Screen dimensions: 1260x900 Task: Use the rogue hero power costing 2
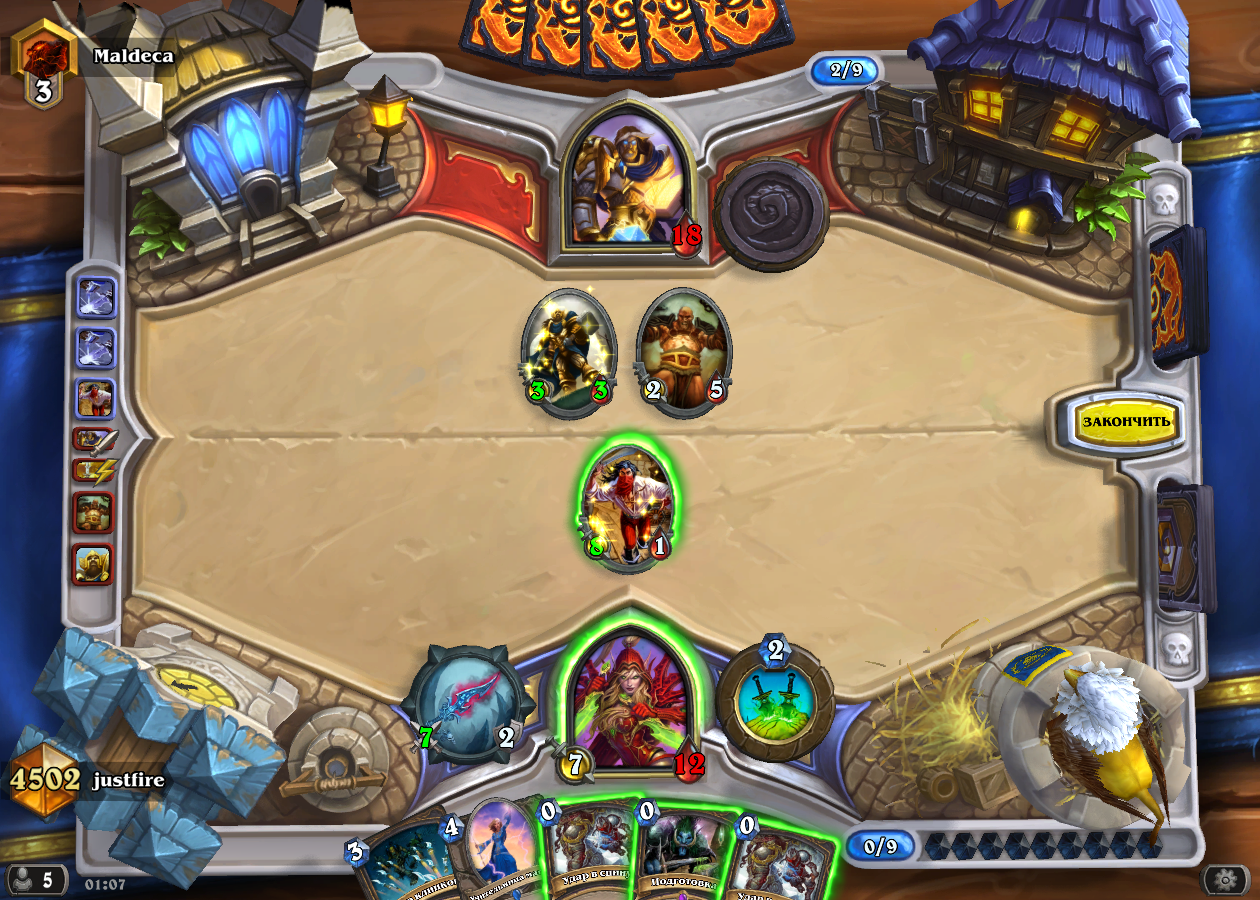[775, 702]
